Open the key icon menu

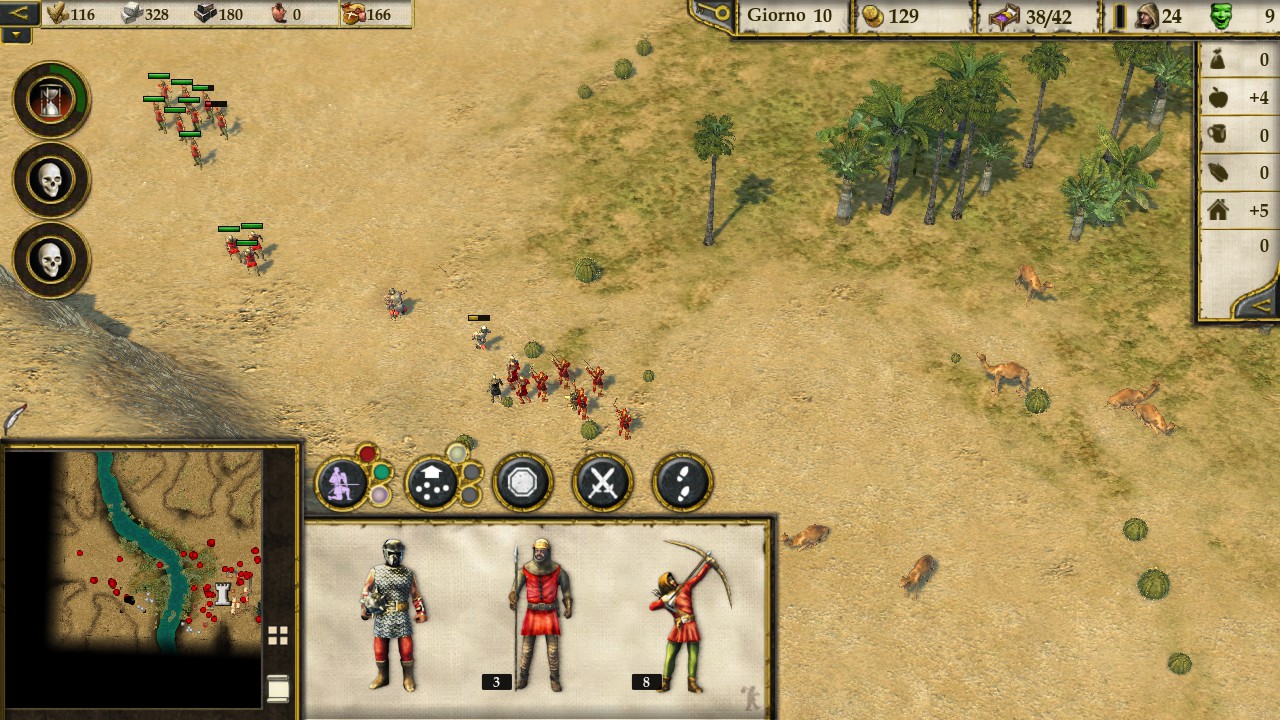[x=716, y=13]
